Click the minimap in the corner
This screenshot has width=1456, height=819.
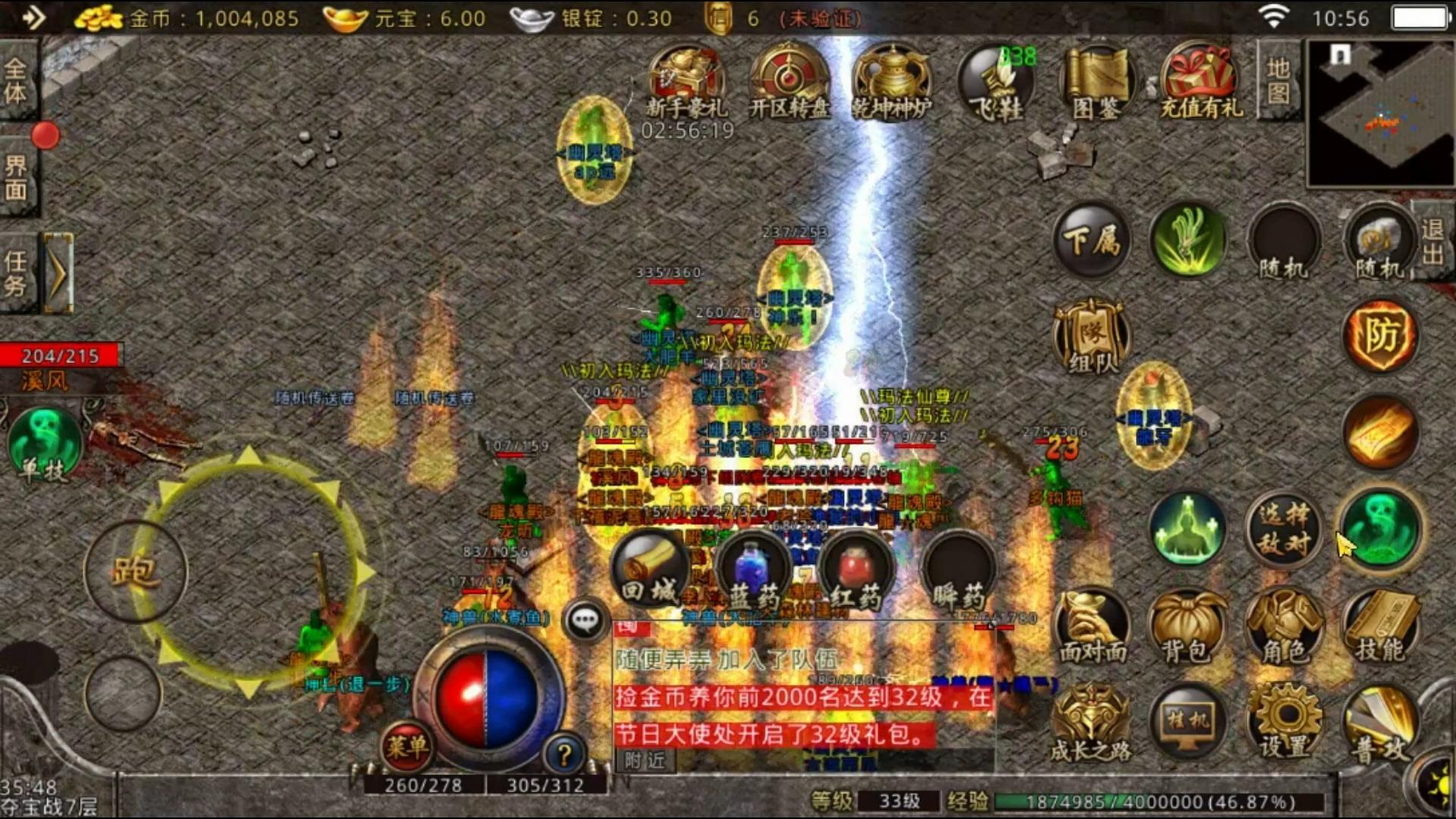(x=1380, y=112)
